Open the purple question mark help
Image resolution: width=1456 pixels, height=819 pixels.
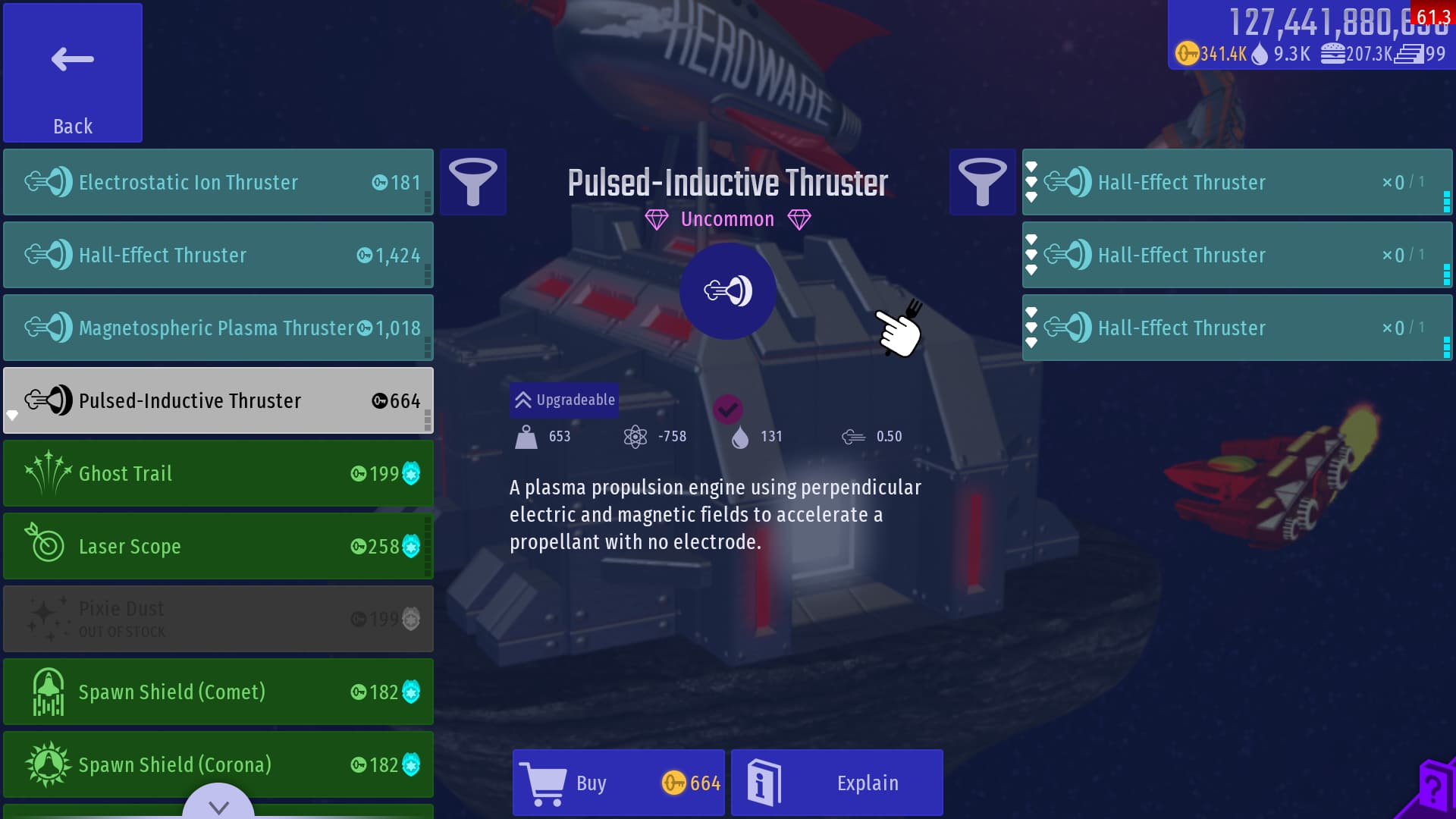click(x=1432, y=790)
